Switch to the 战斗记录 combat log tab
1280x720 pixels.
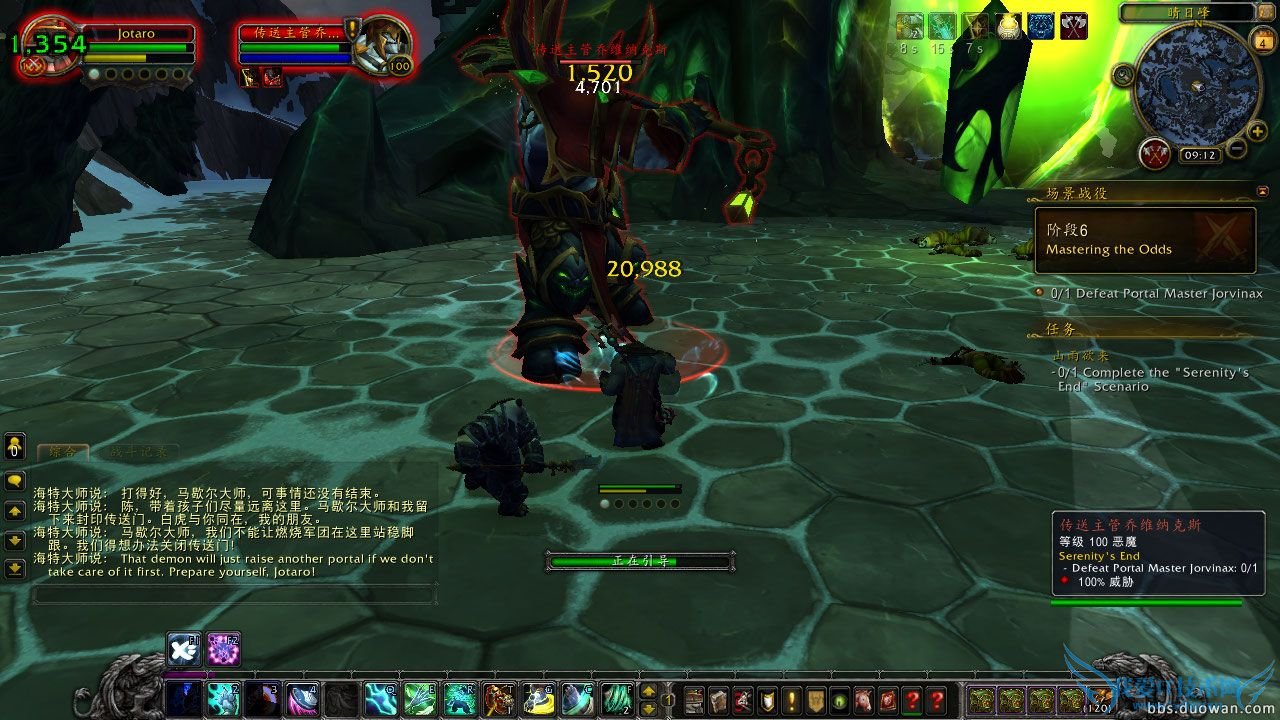139,452
